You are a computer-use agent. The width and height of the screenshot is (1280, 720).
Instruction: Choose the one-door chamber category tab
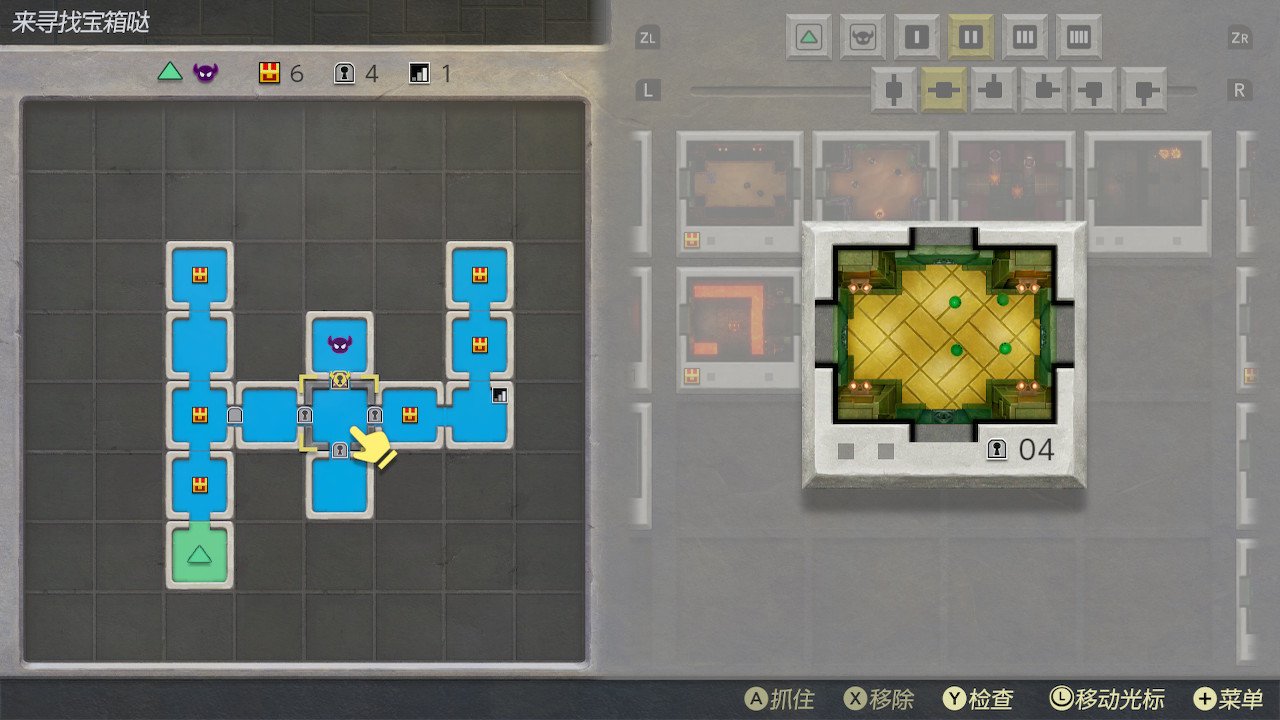916,38
